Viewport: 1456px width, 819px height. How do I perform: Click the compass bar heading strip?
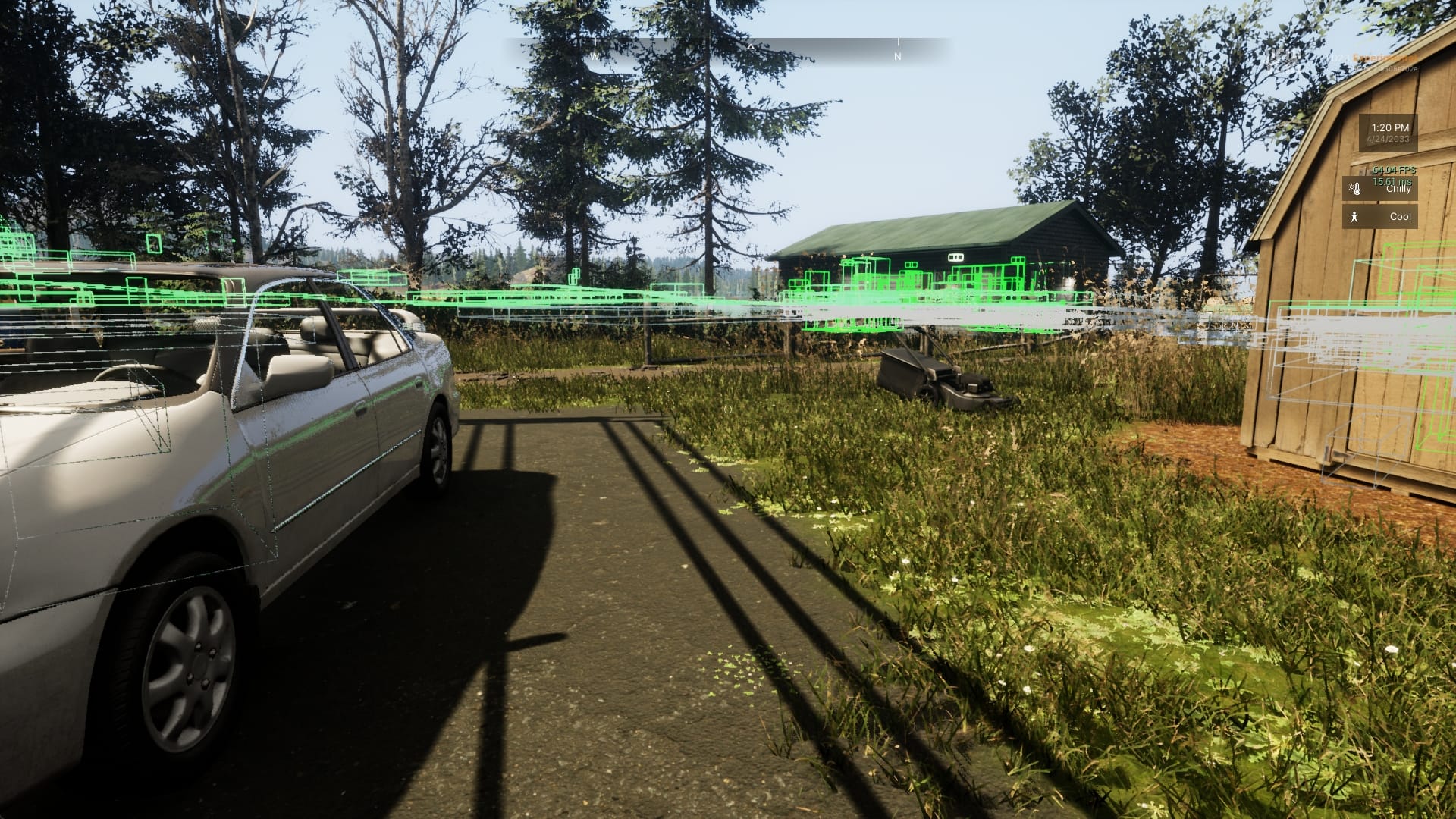[x=728, y=50]
